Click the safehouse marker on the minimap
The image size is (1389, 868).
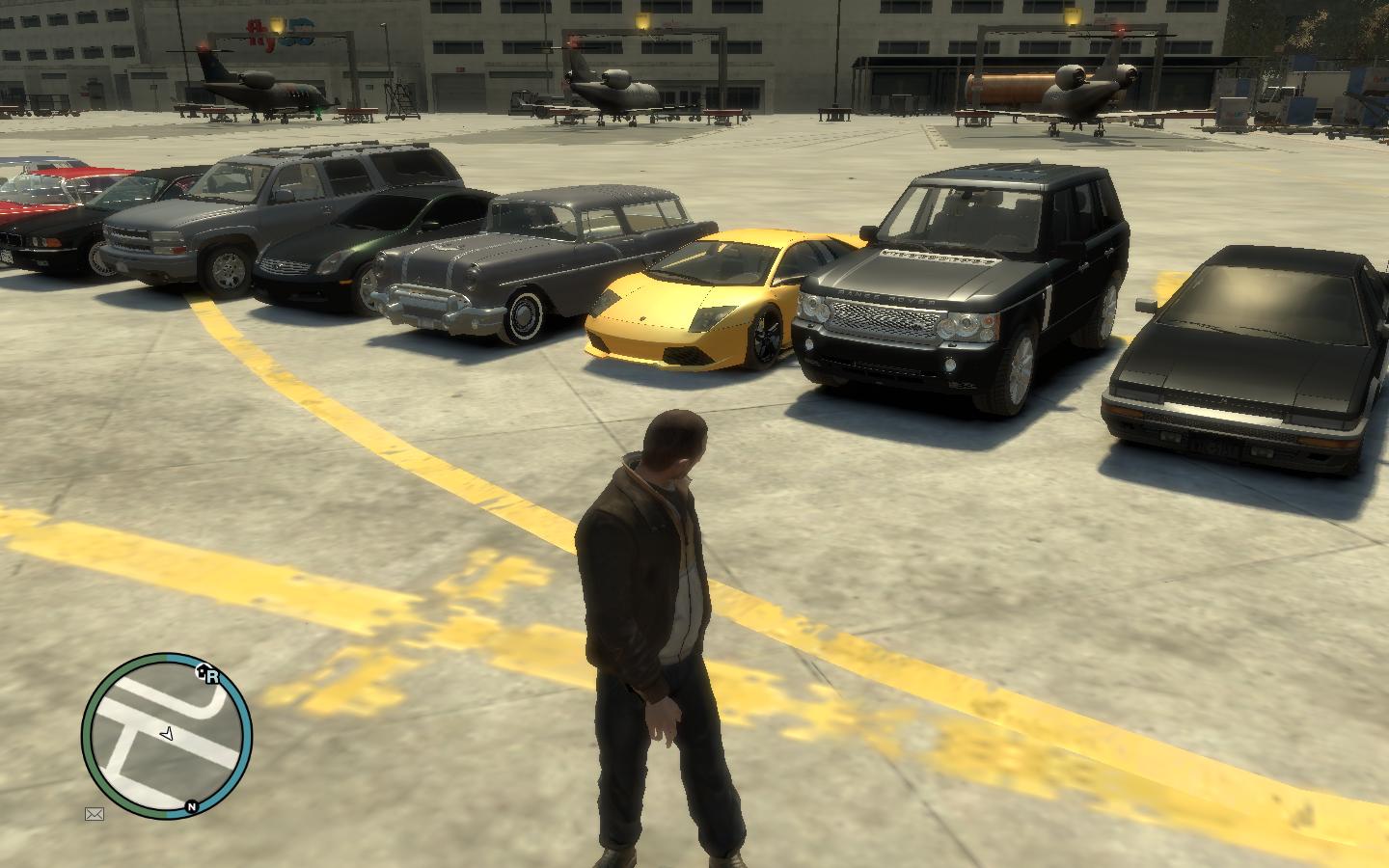[x=203, y=672]
